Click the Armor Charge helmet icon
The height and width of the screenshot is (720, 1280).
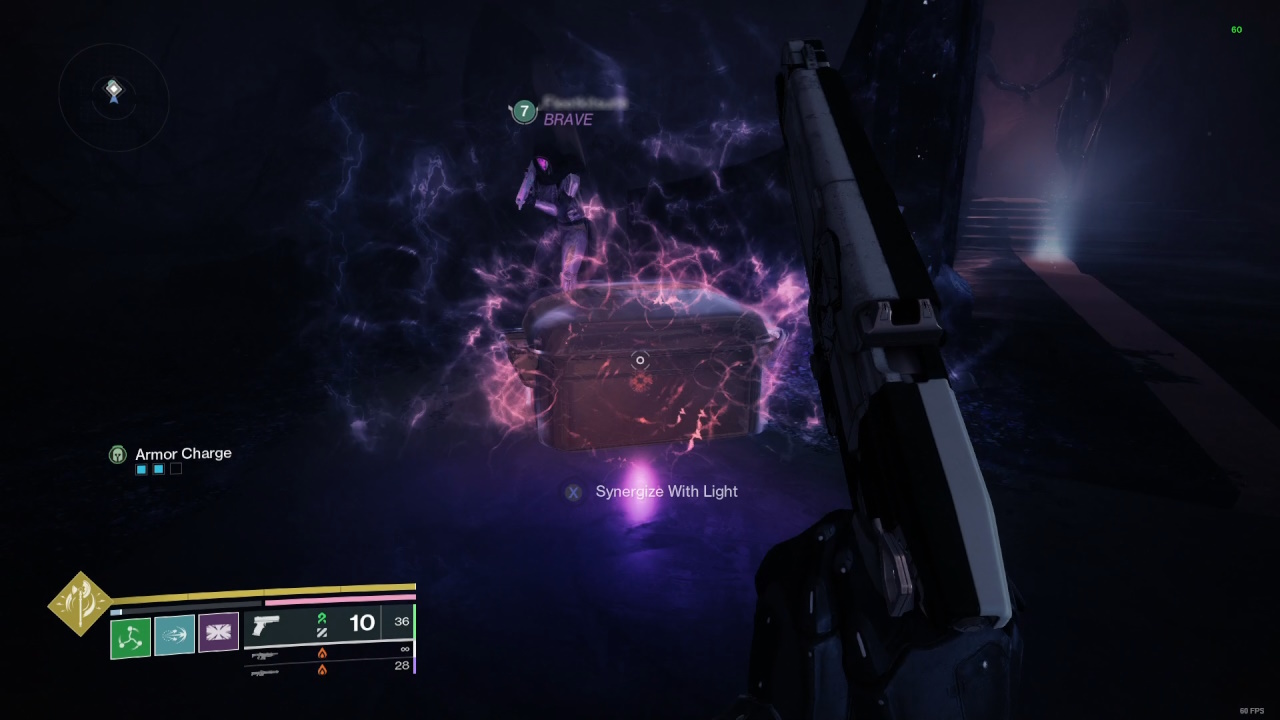tap(118, 454)
